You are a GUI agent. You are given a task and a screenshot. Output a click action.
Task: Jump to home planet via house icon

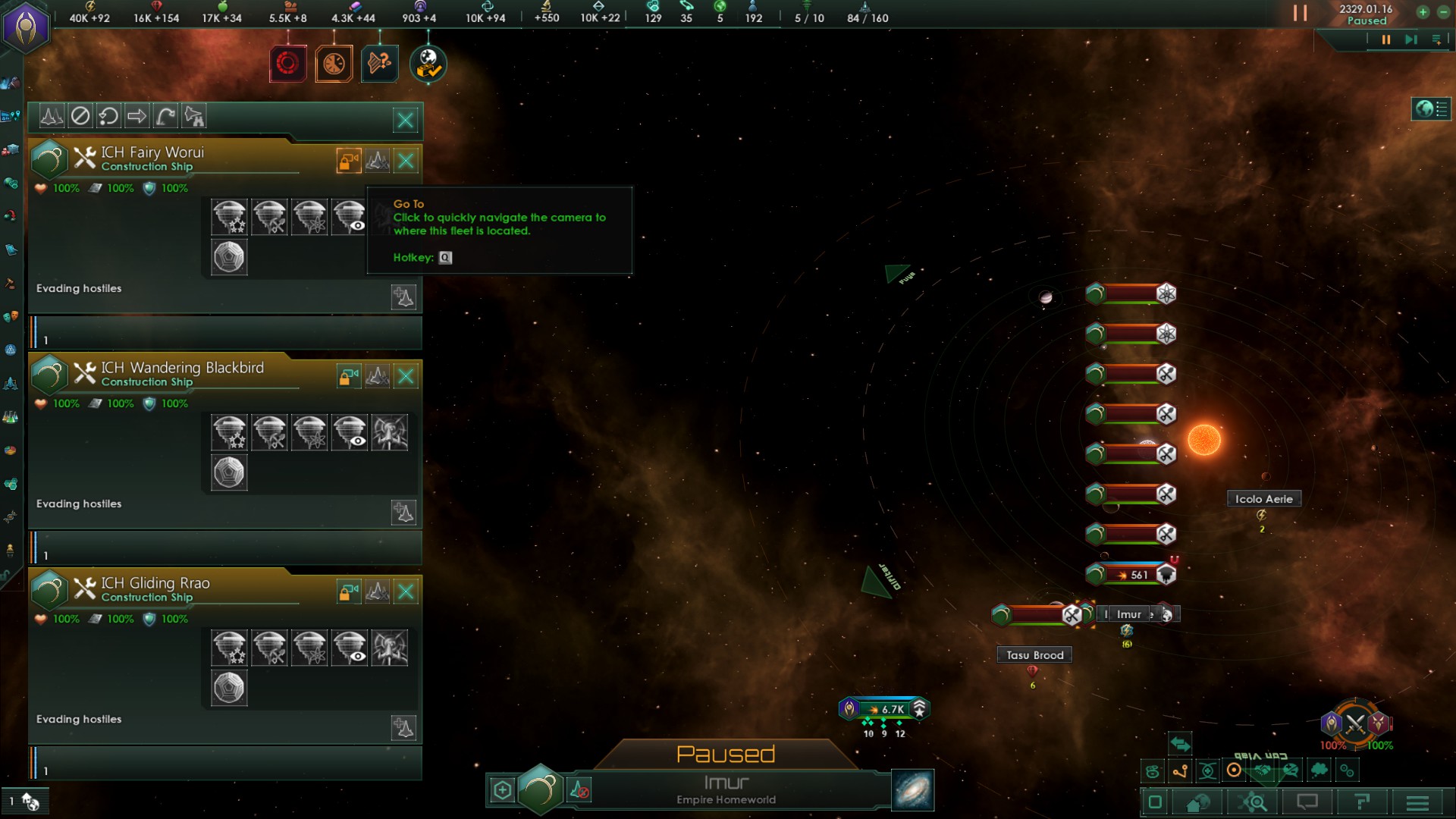click(x=1197, y=802)
